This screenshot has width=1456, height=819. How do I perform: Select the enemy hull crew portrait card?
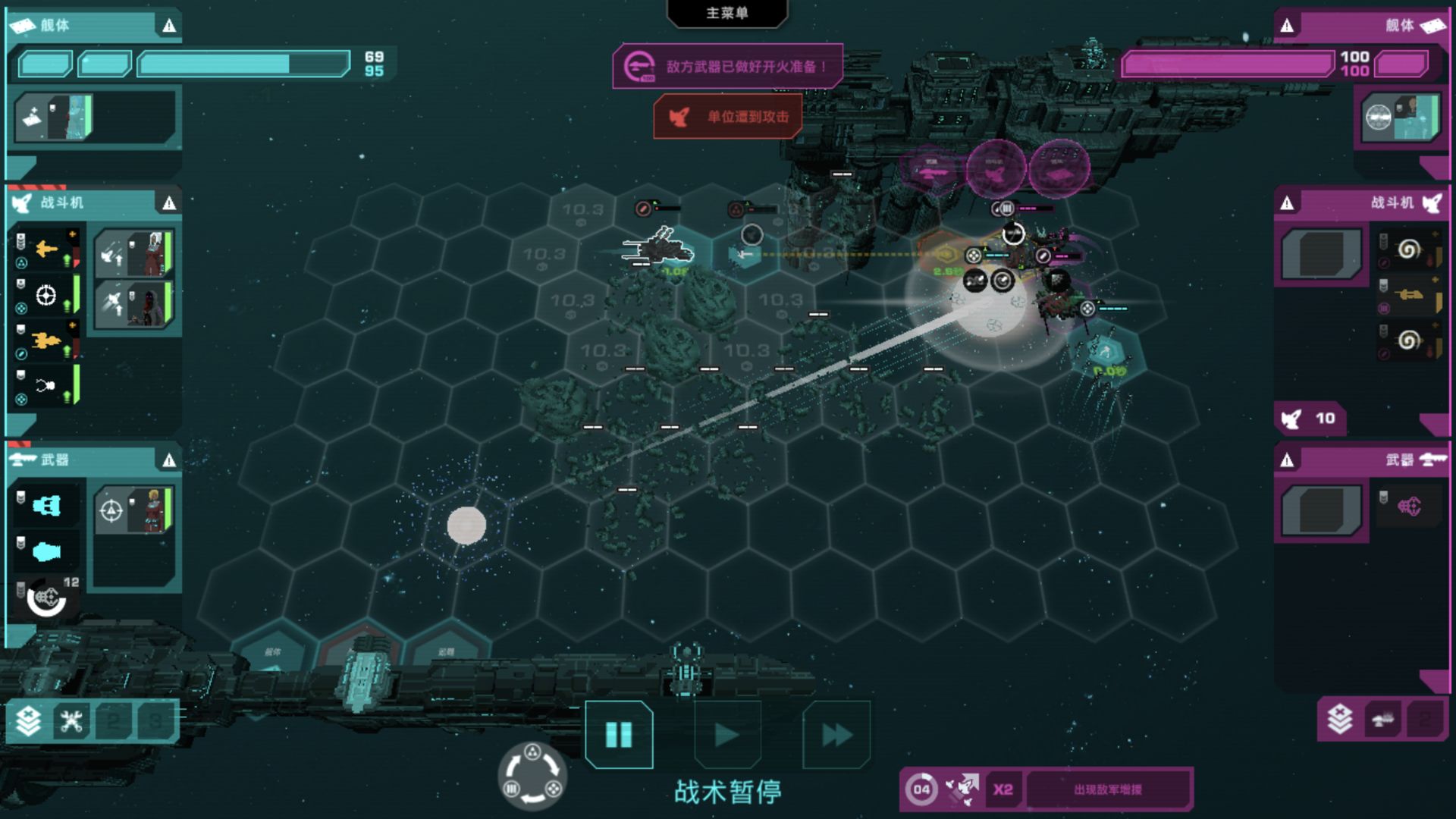point(1400,118)
